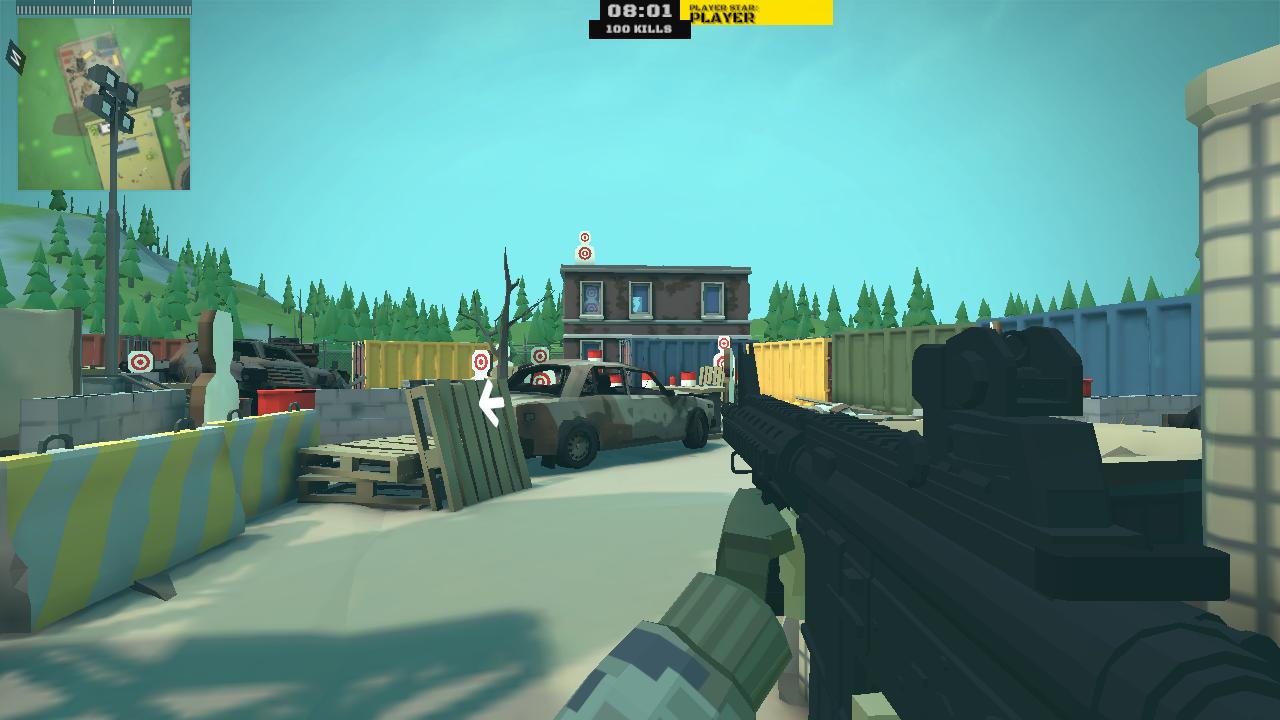The height and width of the screenshot is (720, 1280).
Task: Click the yellow PLAYER STAR banner
Action: 755,13
